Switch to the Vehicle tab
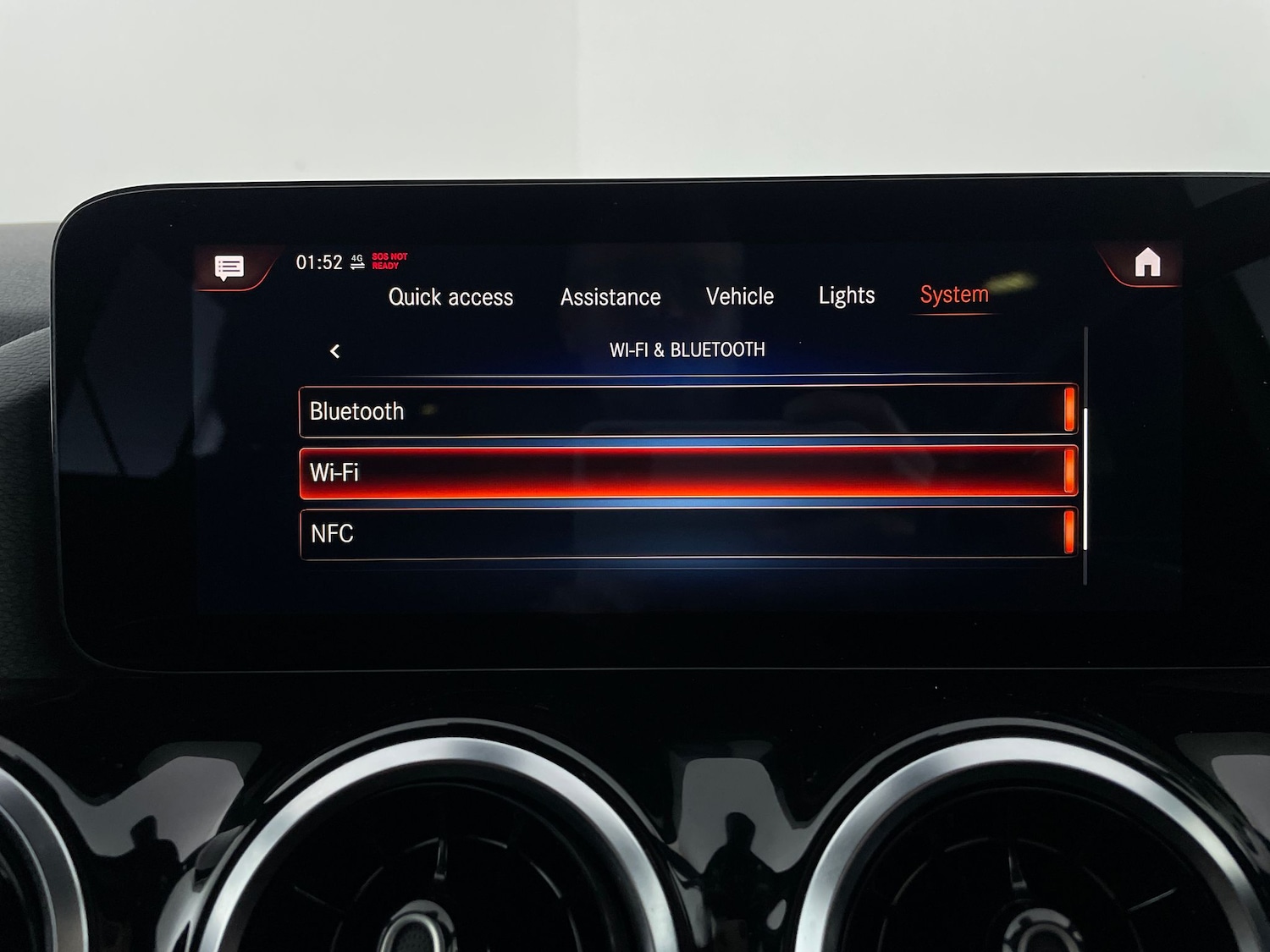Image resolution: width=1270 pixels, height=952 pixels. 739,296
